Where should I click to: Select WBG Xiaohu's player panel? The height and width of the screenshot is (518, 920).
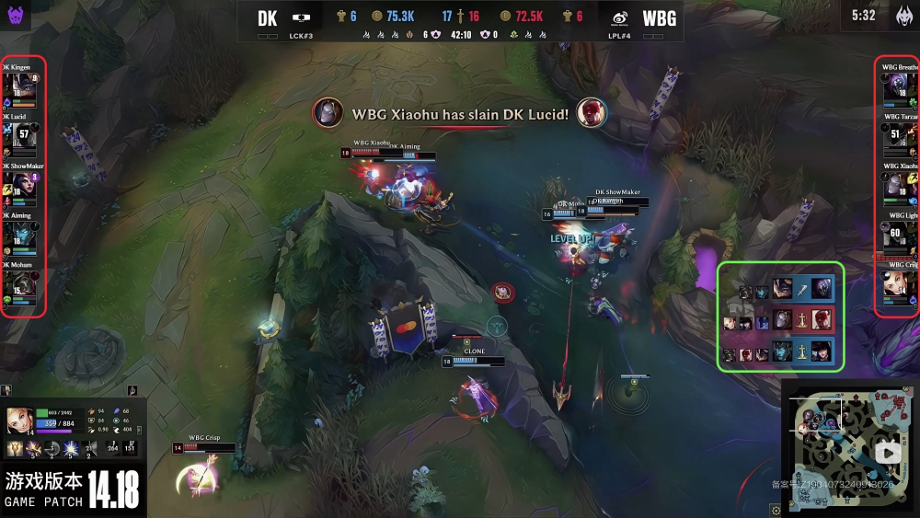(899, 185)
